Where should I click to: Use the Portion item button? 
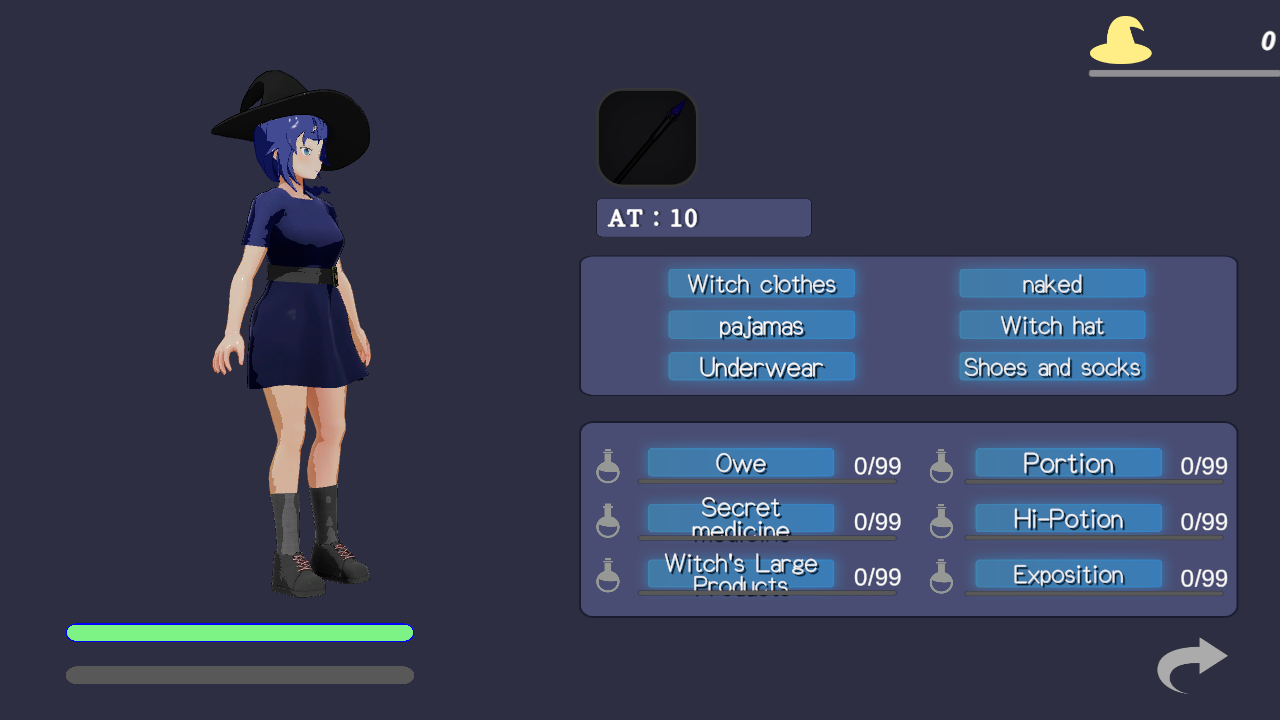click(1068, 463)
